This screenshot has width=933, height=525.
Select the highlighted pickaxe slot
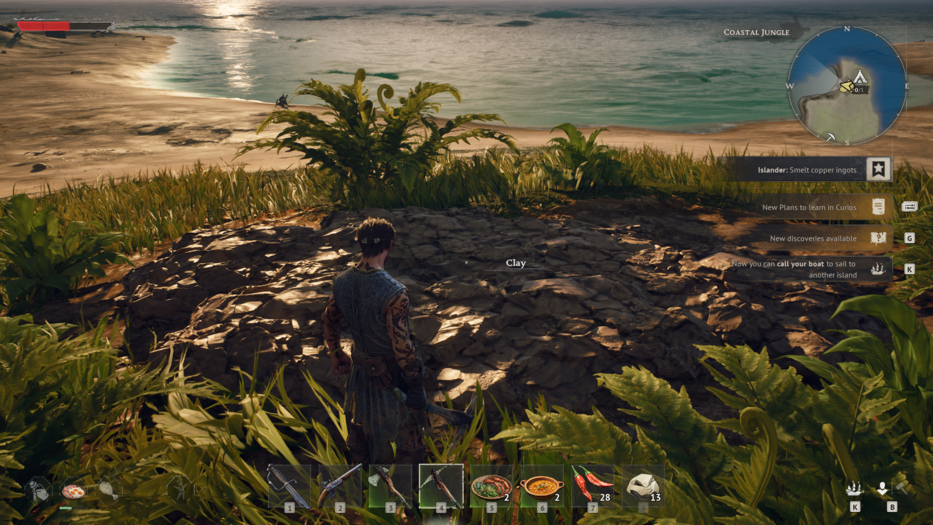pyautogui.click(x=441, y=486)
